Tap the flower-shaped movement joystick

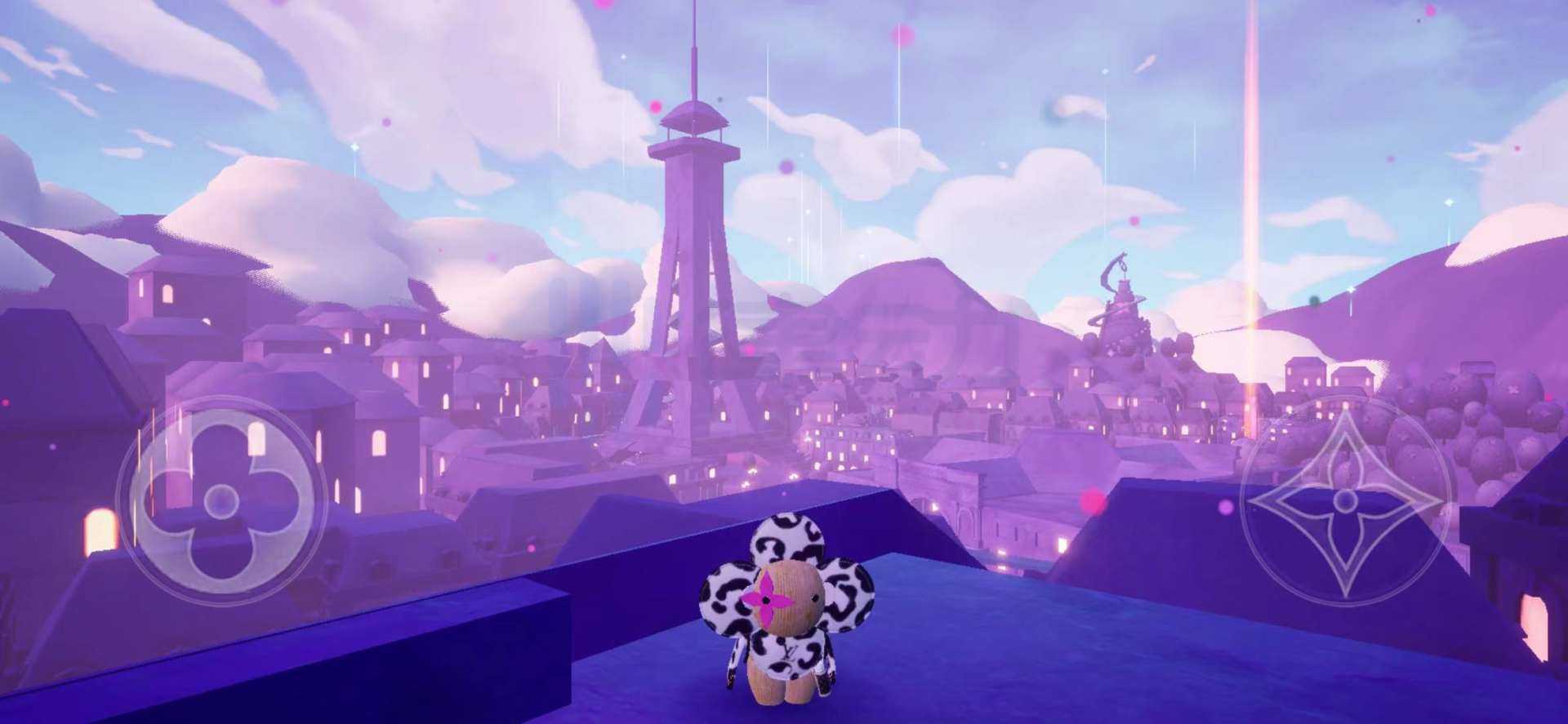[x=220, y=501]
